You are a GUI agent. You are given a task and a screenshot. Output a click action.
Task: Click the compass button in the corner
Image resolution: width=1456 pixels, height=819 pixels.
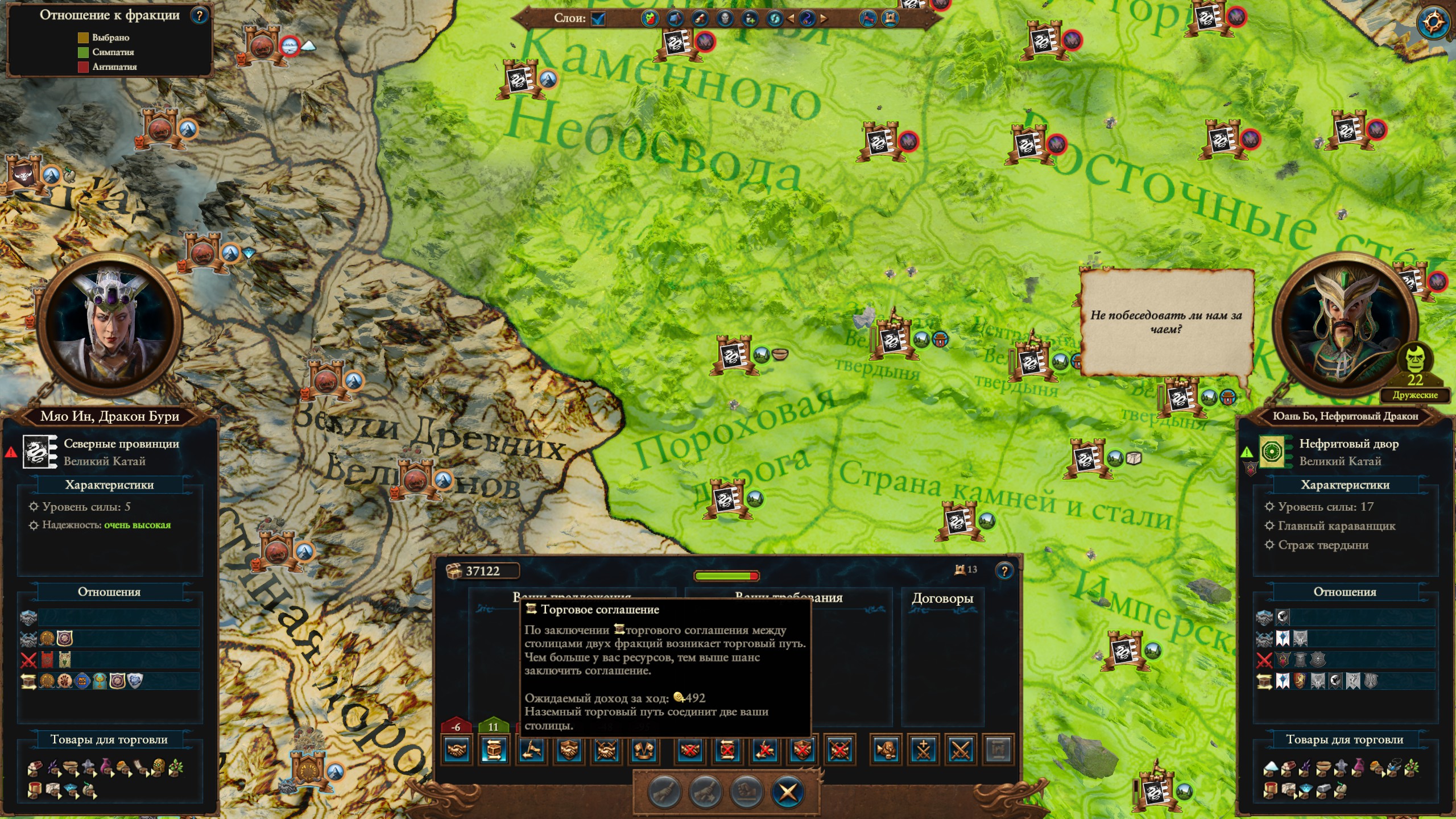coord(1433,23)
